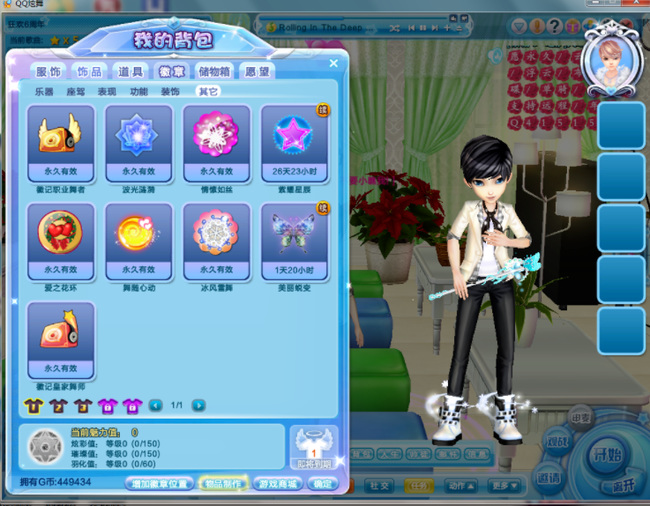
Task: Switch to the 服饰 clothing tab
Action: point(49,71)
